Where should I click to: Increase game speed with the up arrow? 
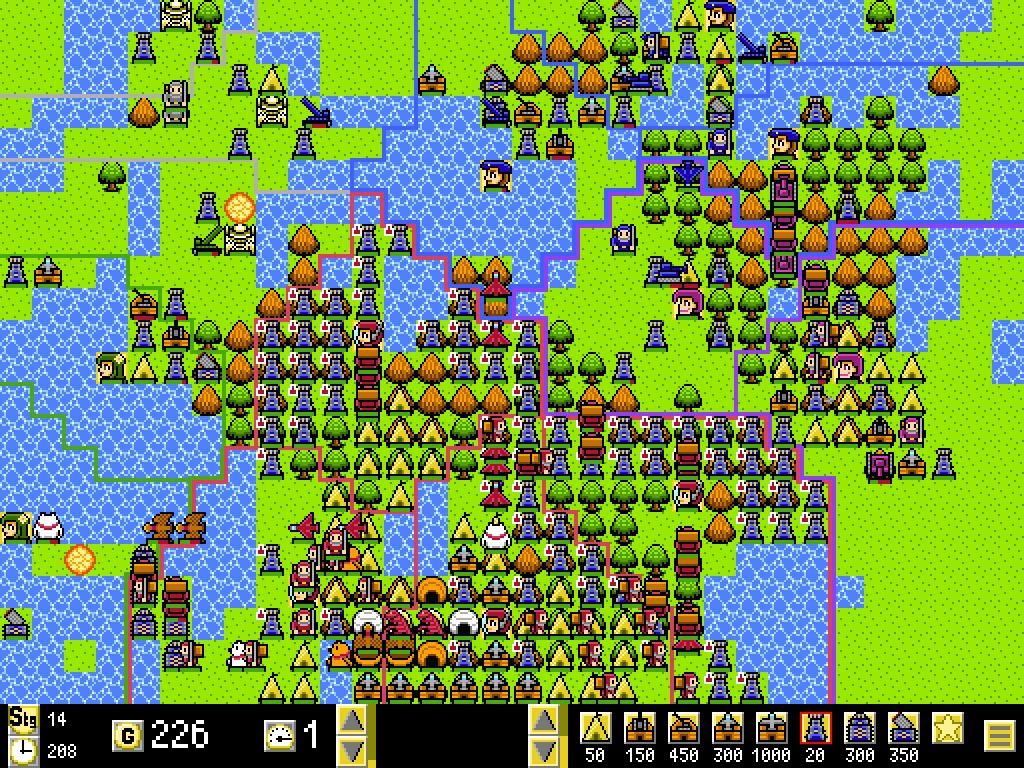(352, 720)
